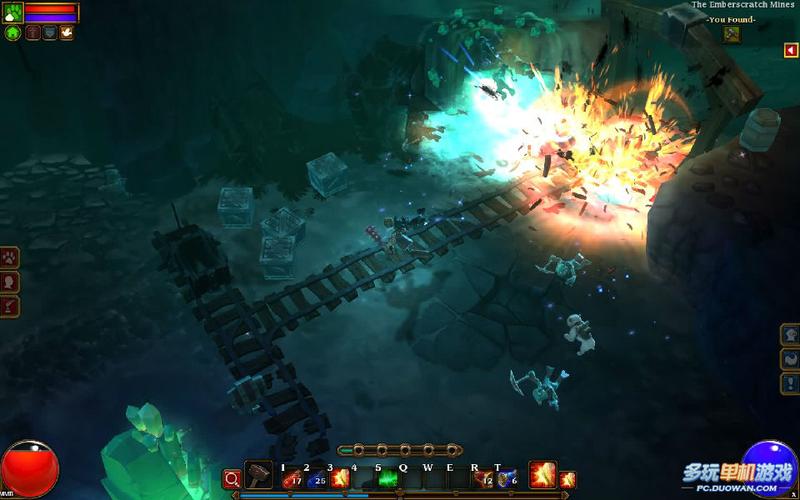This screenshot has height=500, width=800.
Task: Click the pet portrait with the paw print
Action: point(12,13)
